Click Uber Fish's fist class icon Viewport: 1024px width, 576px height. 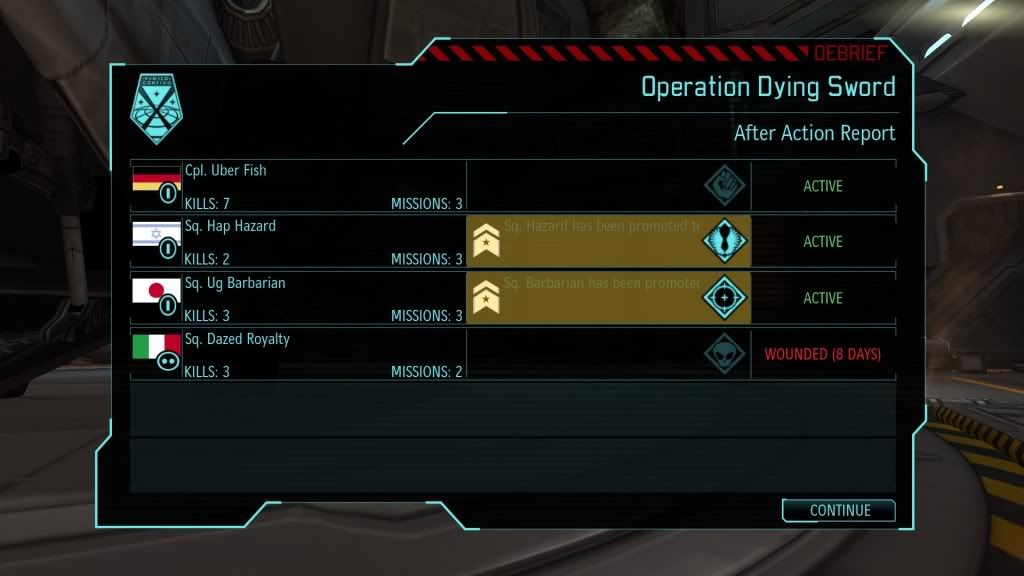pyautogui.click(x=725, y=186)
